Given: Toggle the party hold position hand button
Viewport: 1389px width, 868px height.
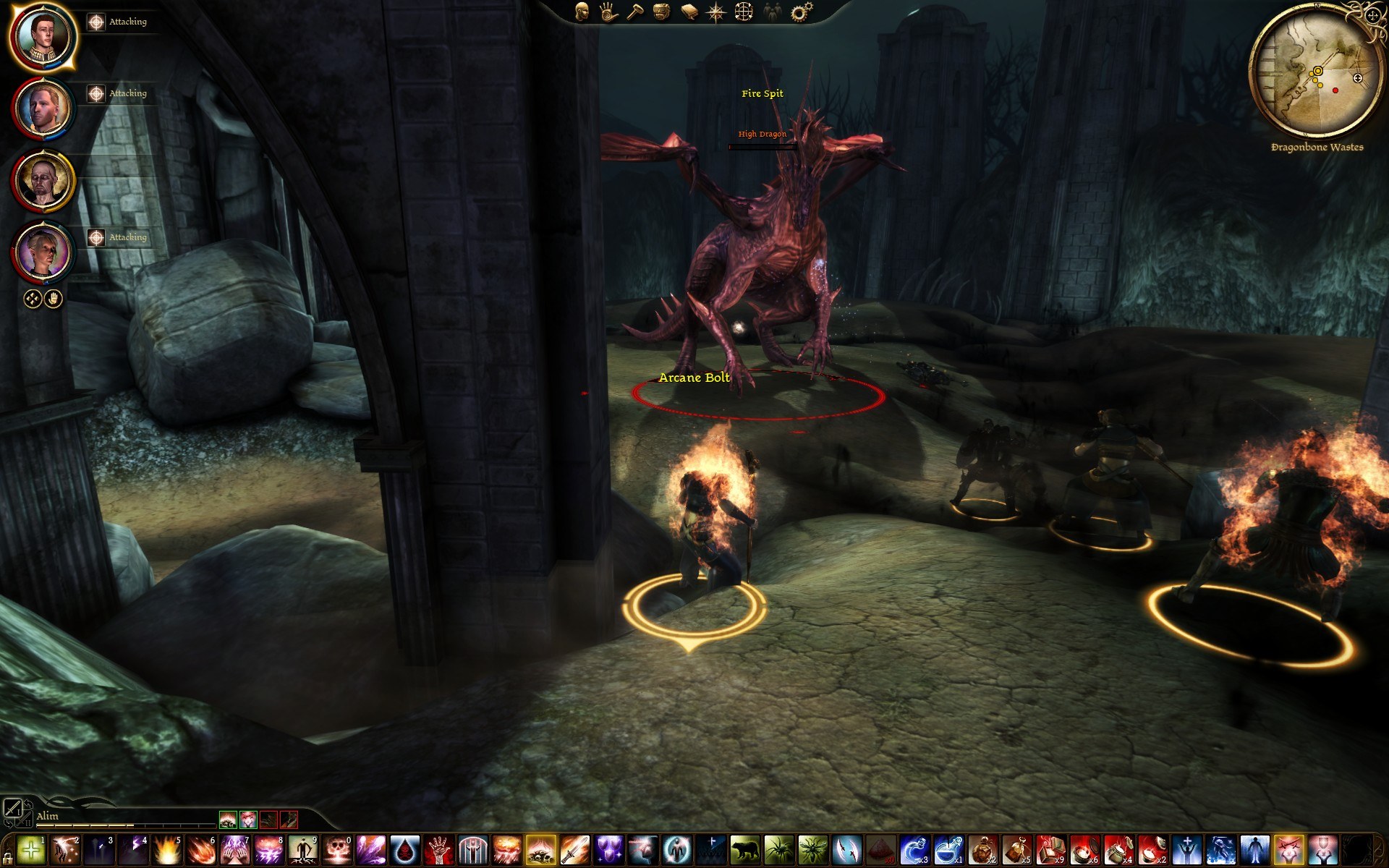Looking at the screenshot, I should tap(54, 299).
